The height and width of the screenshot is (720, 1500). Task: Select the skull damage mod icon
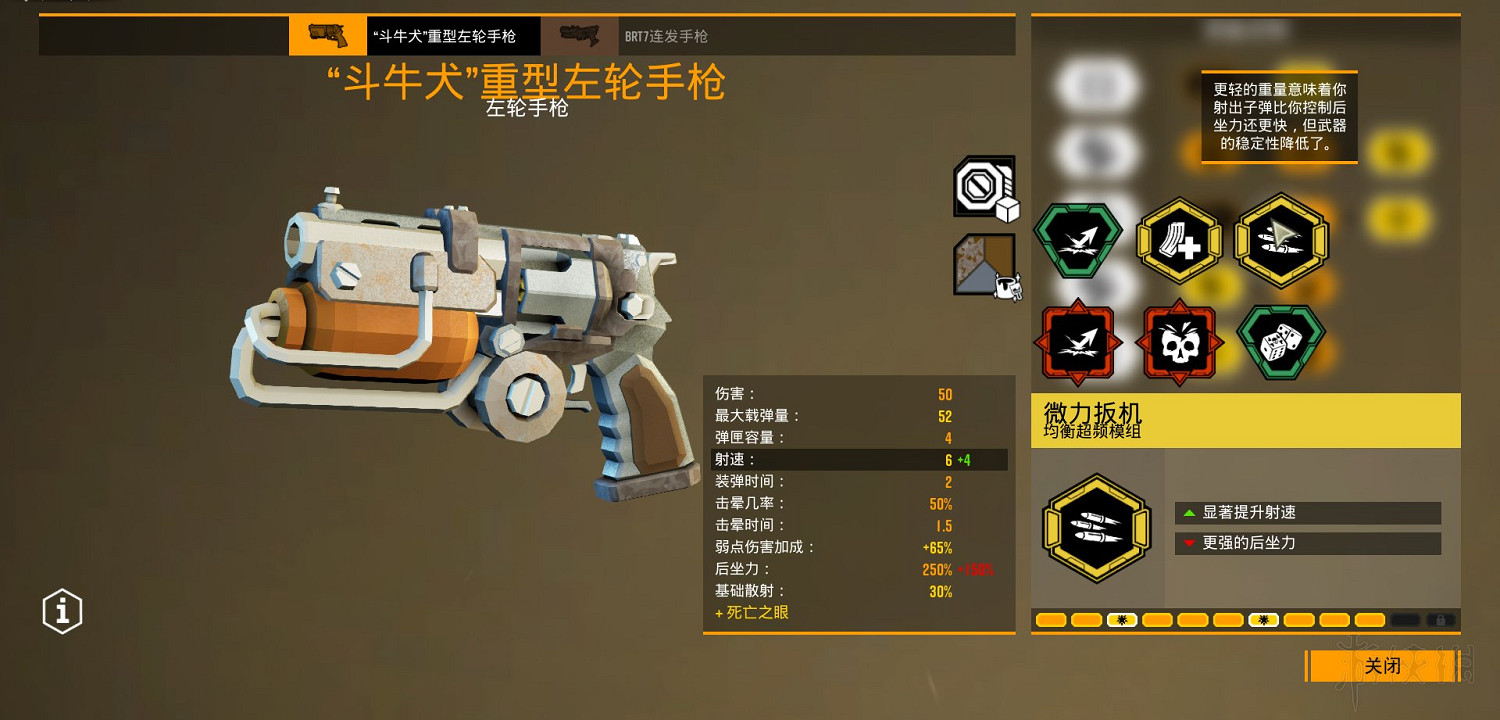[1180, 342]
